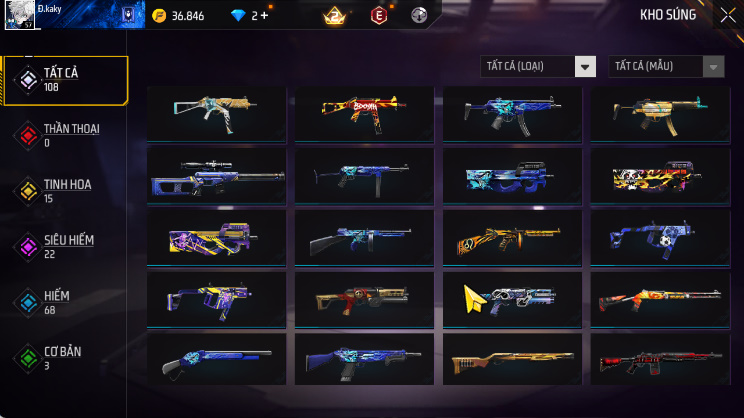Click the plus button to add diamonds
Image resolution: width=744 pixels, height=418 pixels.
point(264,16)
